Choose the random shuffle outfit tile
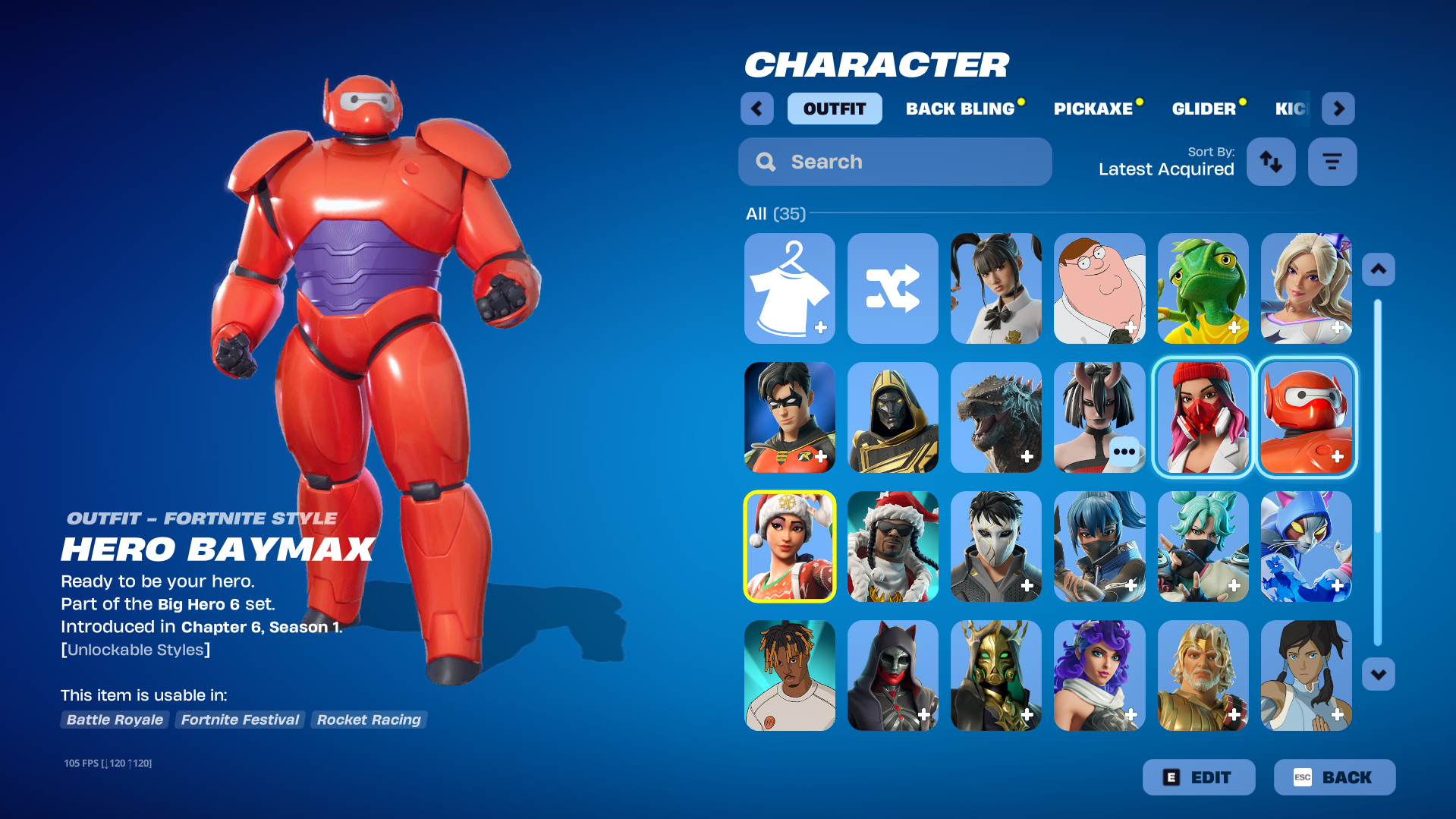This screenshot has width=1456, height=819. point(893,288)
